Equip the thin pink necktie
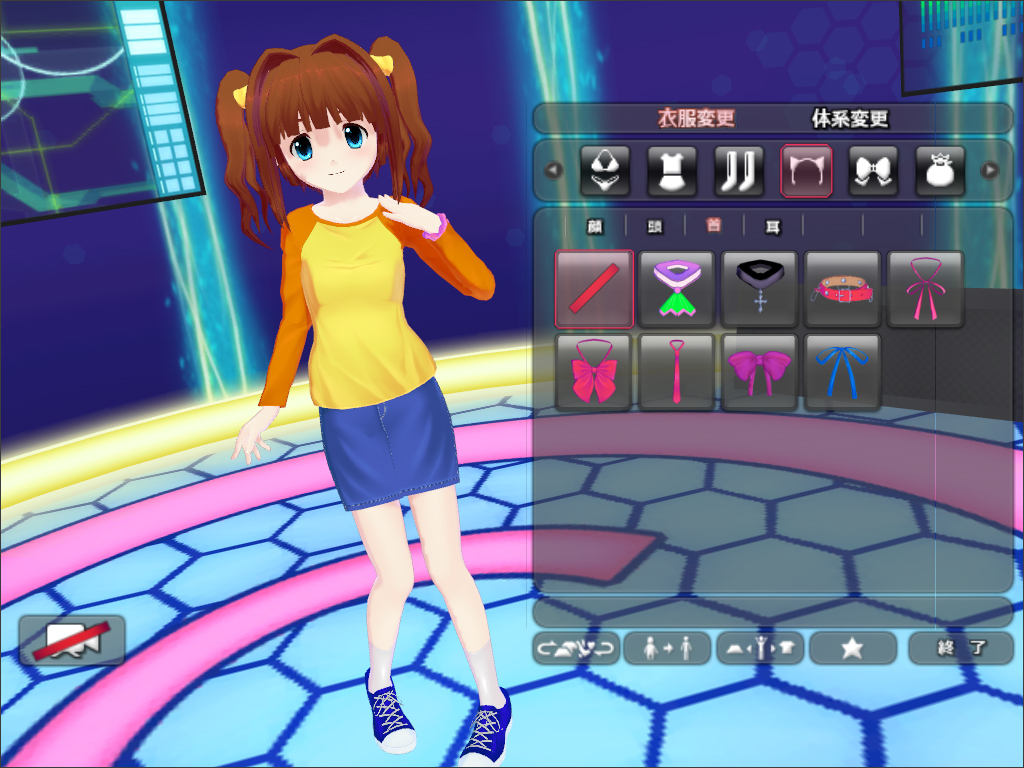 [x=677, y=372]
